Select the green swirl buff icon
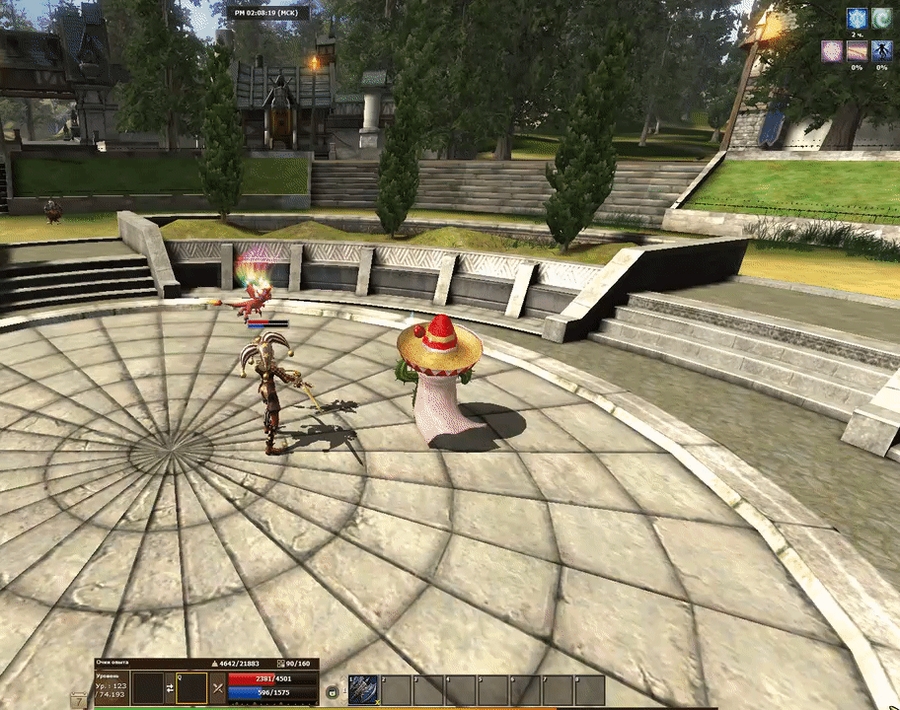Image resolution: width=900 pixels, height=710 pixels. click(882, 18)
